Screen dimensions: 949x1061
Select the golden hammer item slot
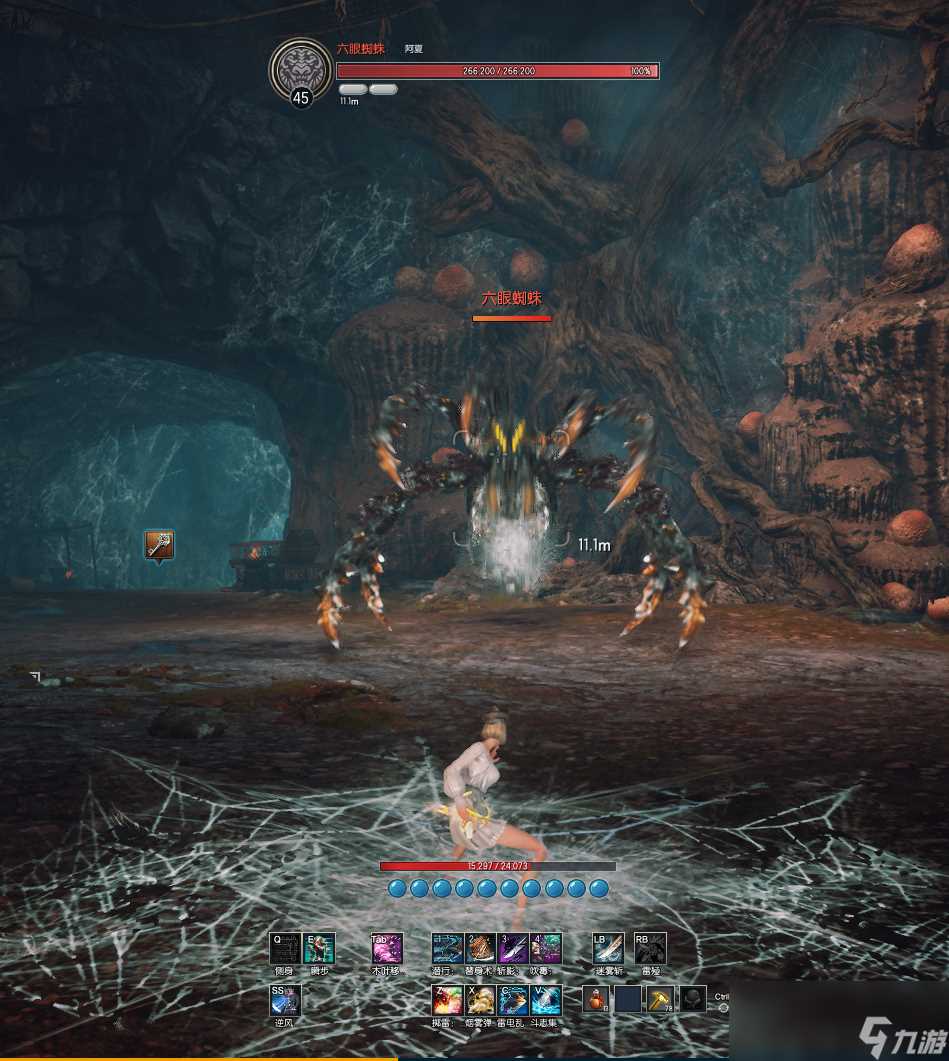pos(660,999)
